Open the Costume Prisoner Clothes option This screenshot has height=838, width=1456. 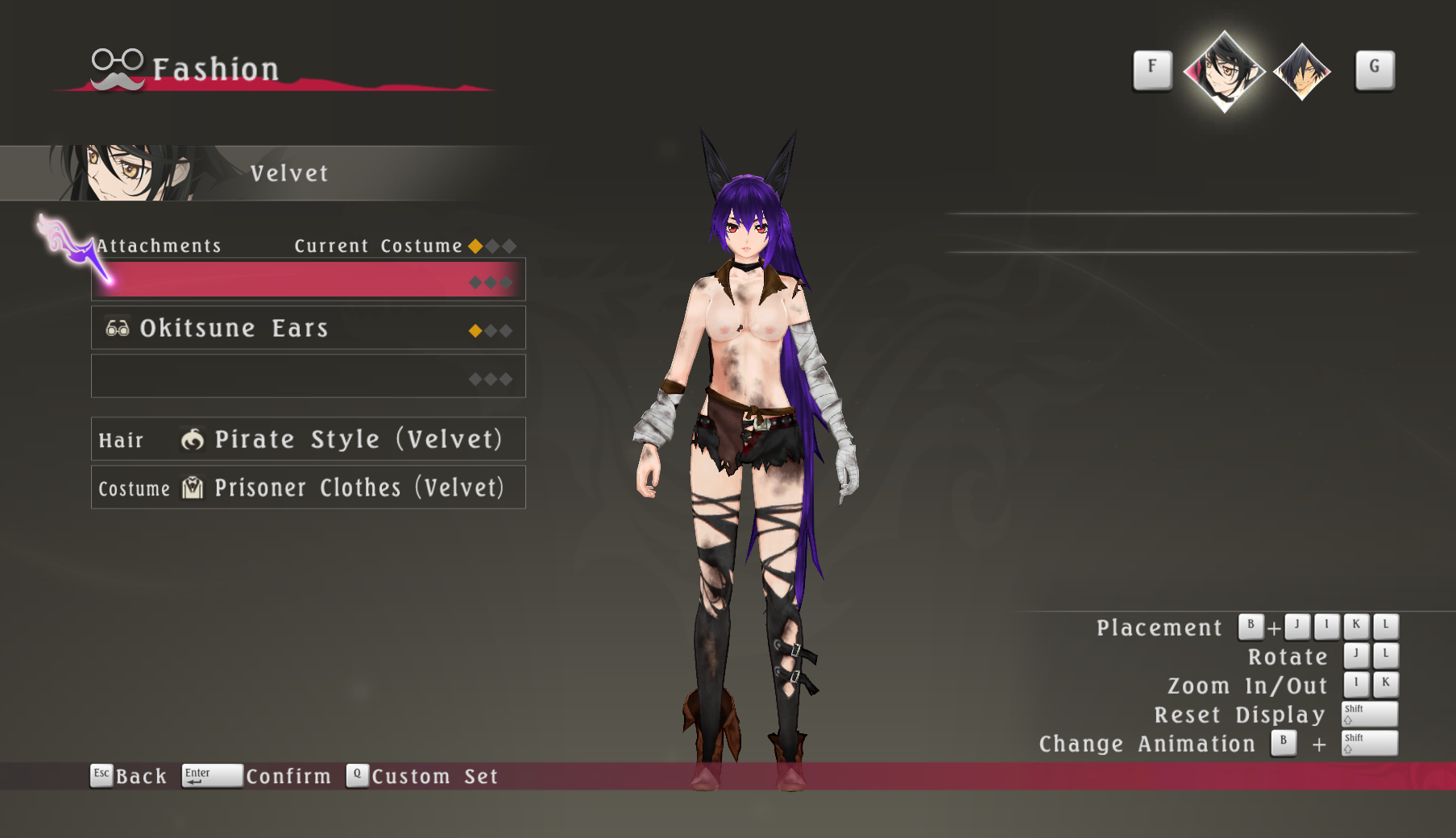point(308,487)
